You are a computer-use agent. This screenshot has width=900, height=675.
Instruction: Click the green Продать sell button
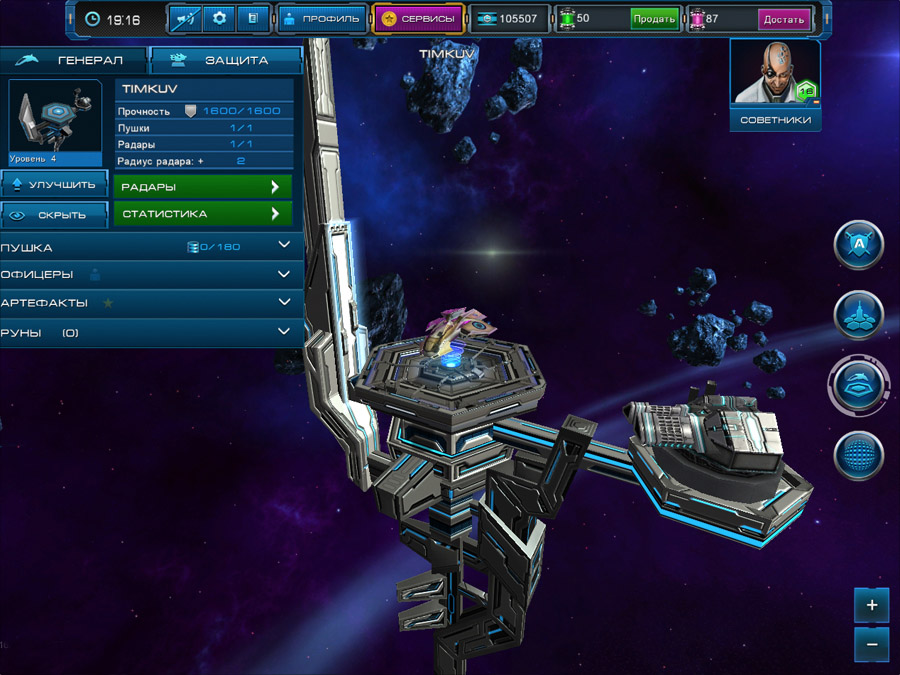[x=654, y=19]
